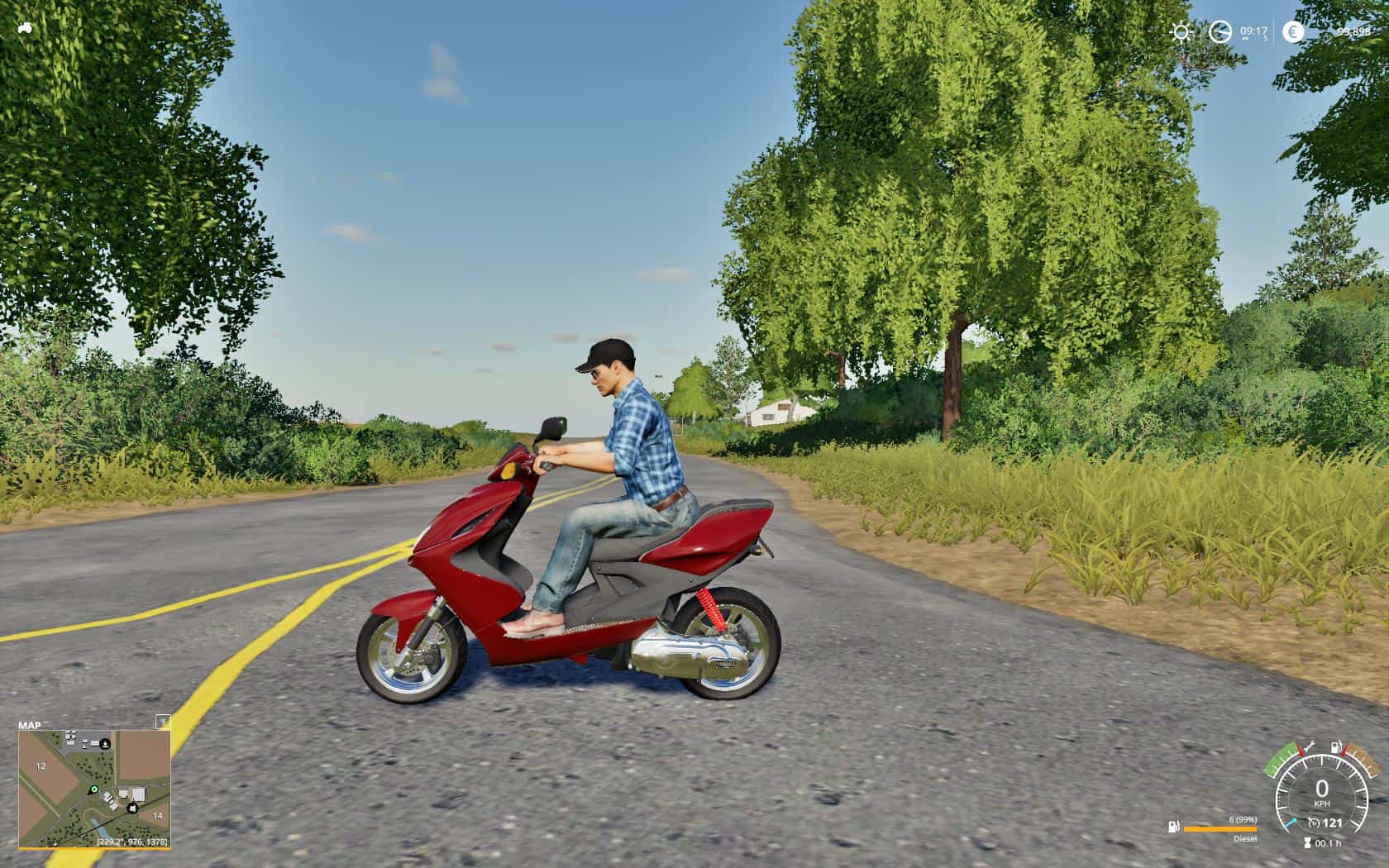Viewport: 1389px width, 868px height.
Task: Select field 14 on the minimap
Action: (157, 816)
